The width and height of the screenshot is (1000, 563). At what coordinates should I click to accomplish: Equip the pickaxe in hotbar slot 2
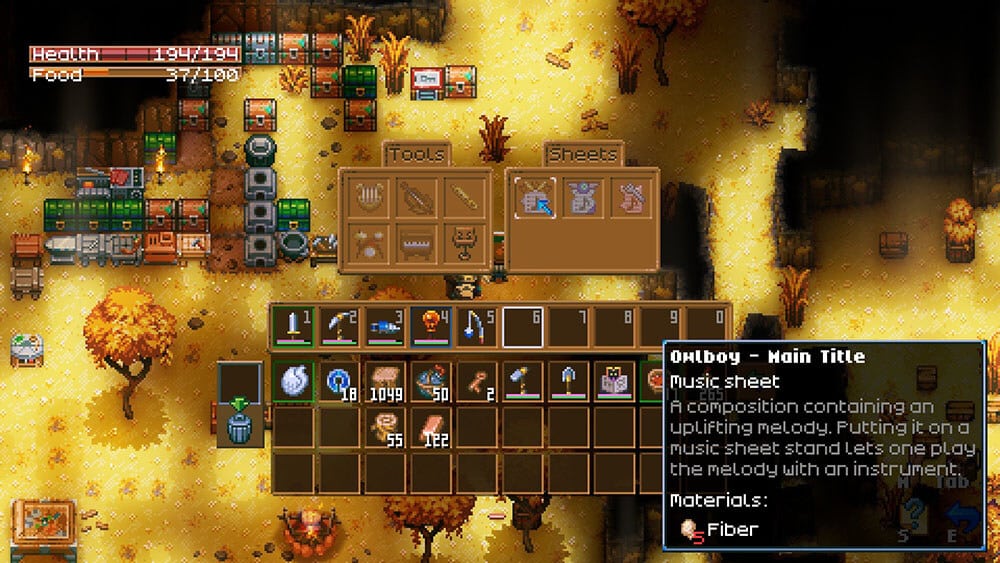click(x=339, y=326)
